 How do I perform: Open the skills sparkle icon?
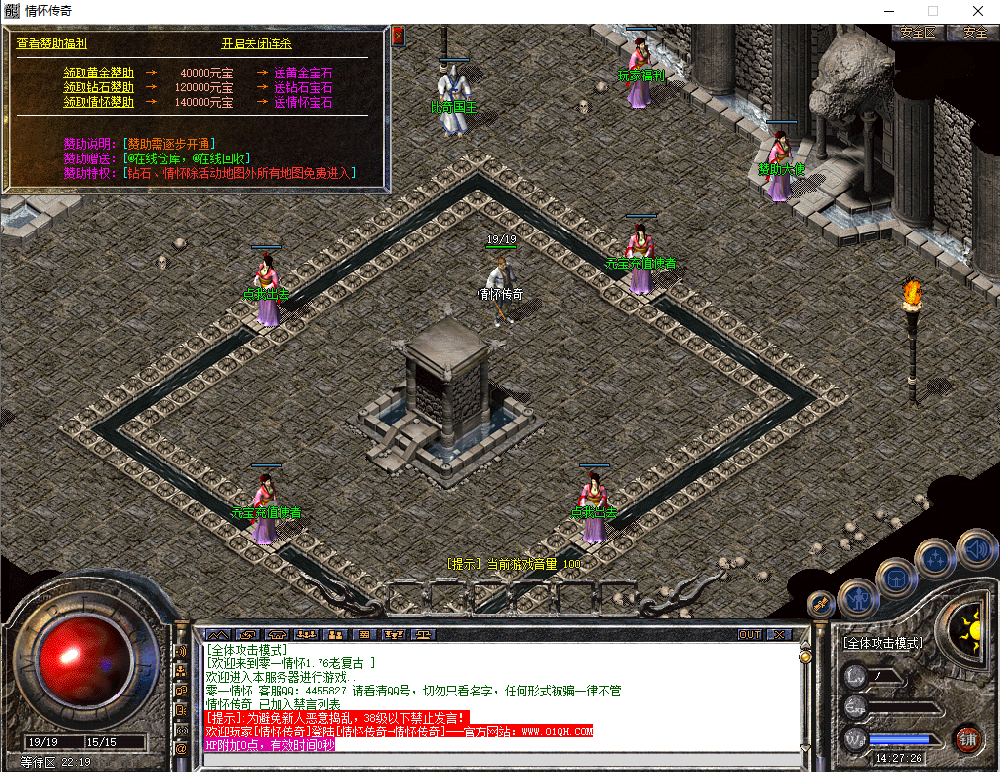pos(936,559)
